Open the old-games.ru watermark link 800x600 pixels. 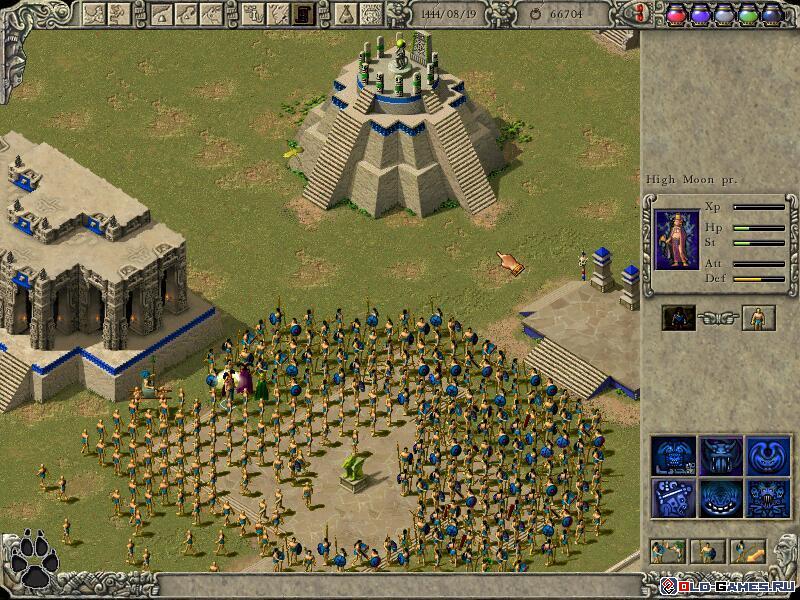731,583
